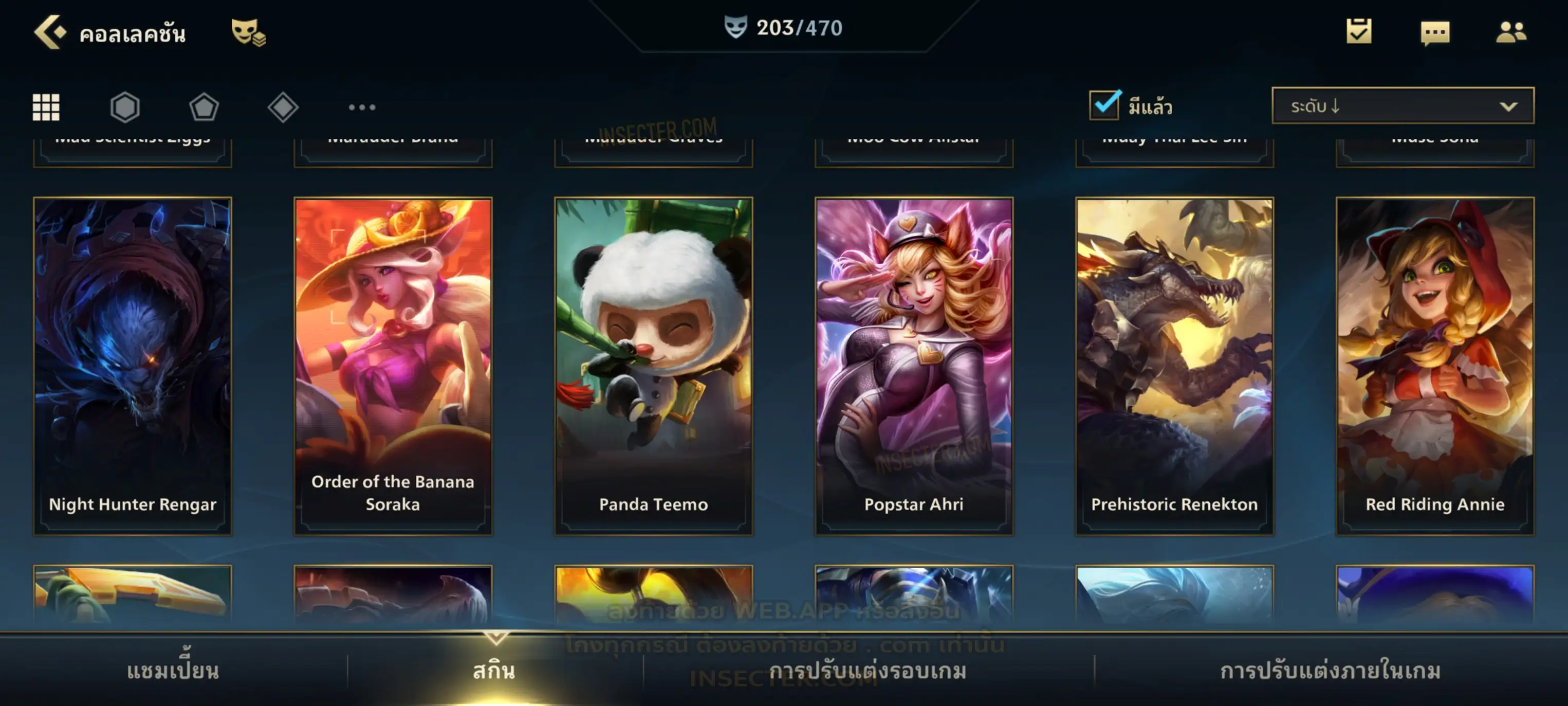This screenshot has height=706, width=1568.
Task: View the Popstar Ahri skin card
Action: pyautogui.click(x=914, y=366)
